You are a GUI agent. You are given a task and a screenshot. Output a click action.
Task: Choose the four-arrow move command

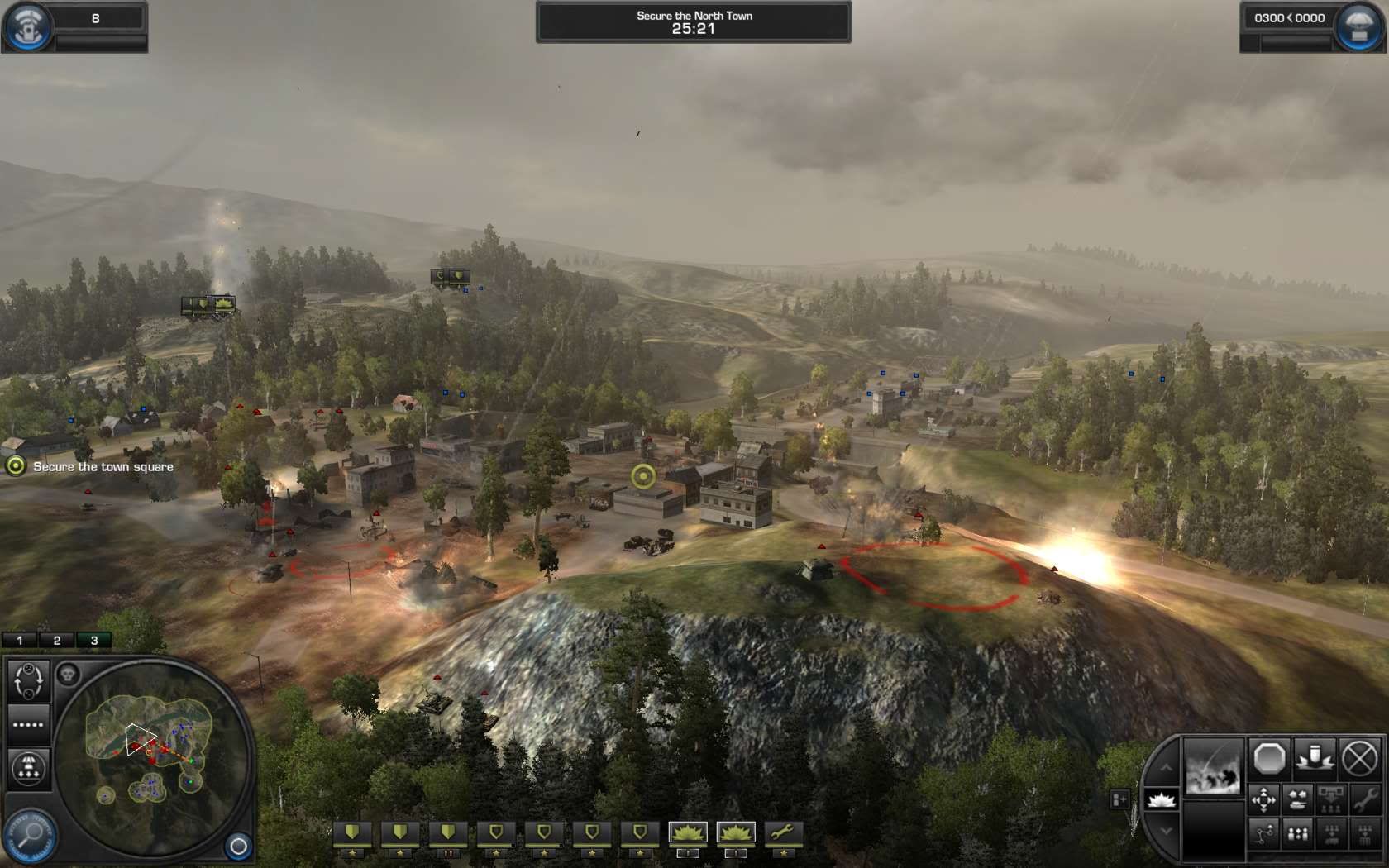click(1264, 799)
